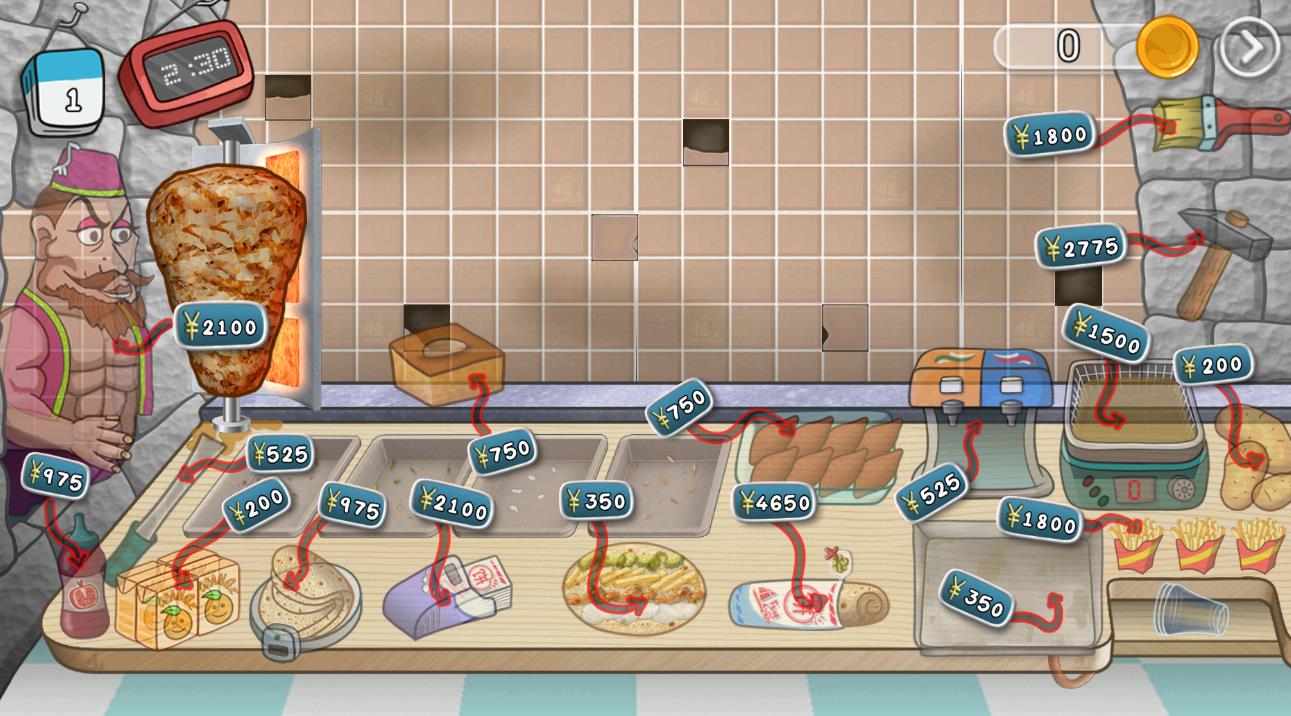Select the ¥975 pita bread upgrade
This screenshot has height=716, width=1291.
[x=351, y=504]
